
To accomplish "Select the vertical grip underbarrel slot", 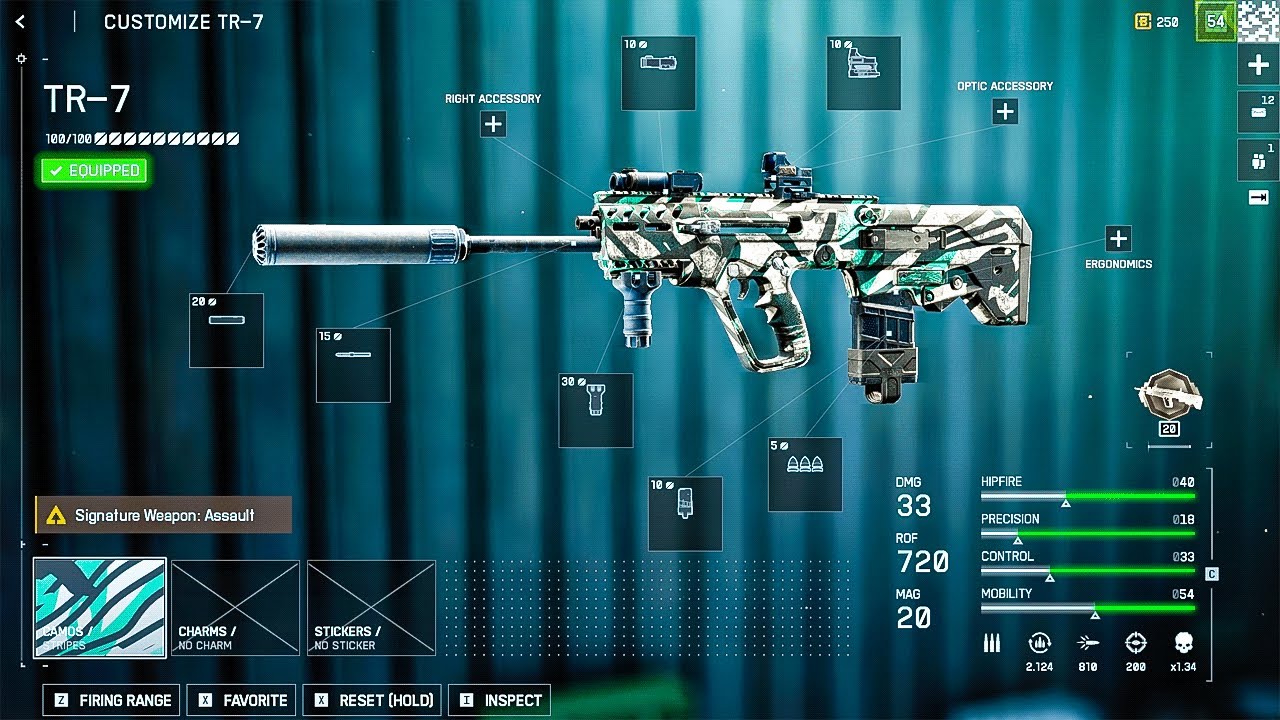I will pyautogui.click(x=595, y=410).
